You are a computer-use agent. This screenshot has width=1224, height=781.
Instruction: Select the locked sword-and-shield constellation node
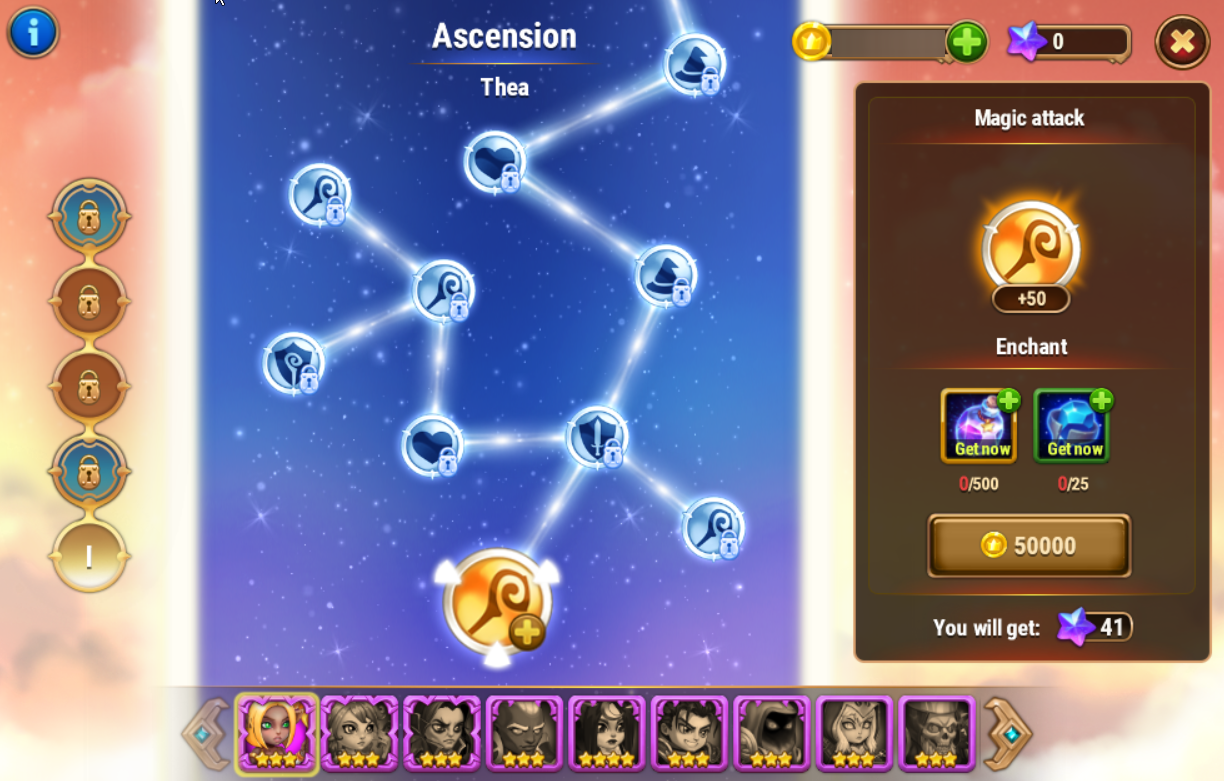[x=597, y=437]
